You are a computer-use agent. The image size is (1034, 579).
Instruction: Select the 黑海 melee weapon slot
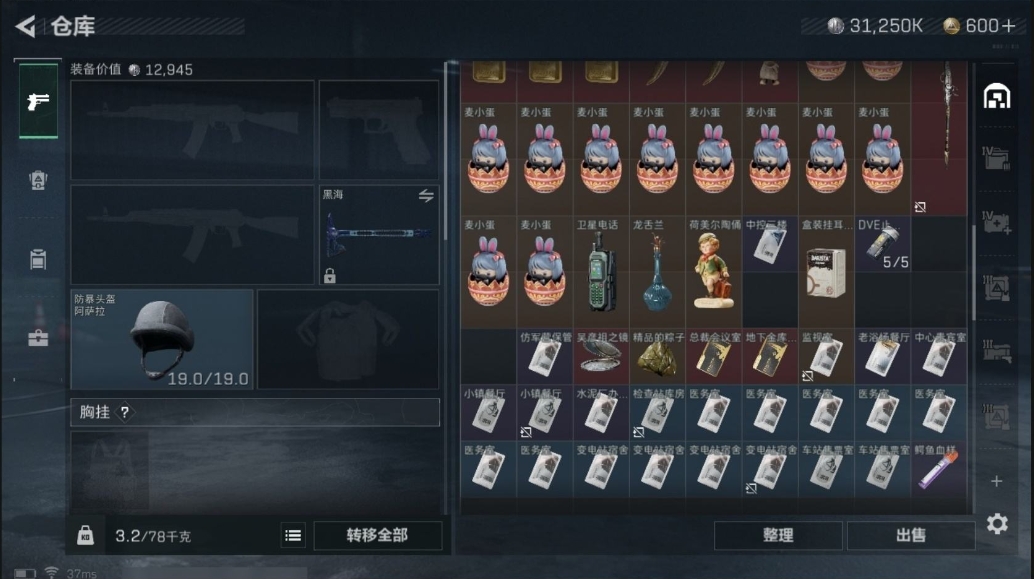[x=379, y=235]
